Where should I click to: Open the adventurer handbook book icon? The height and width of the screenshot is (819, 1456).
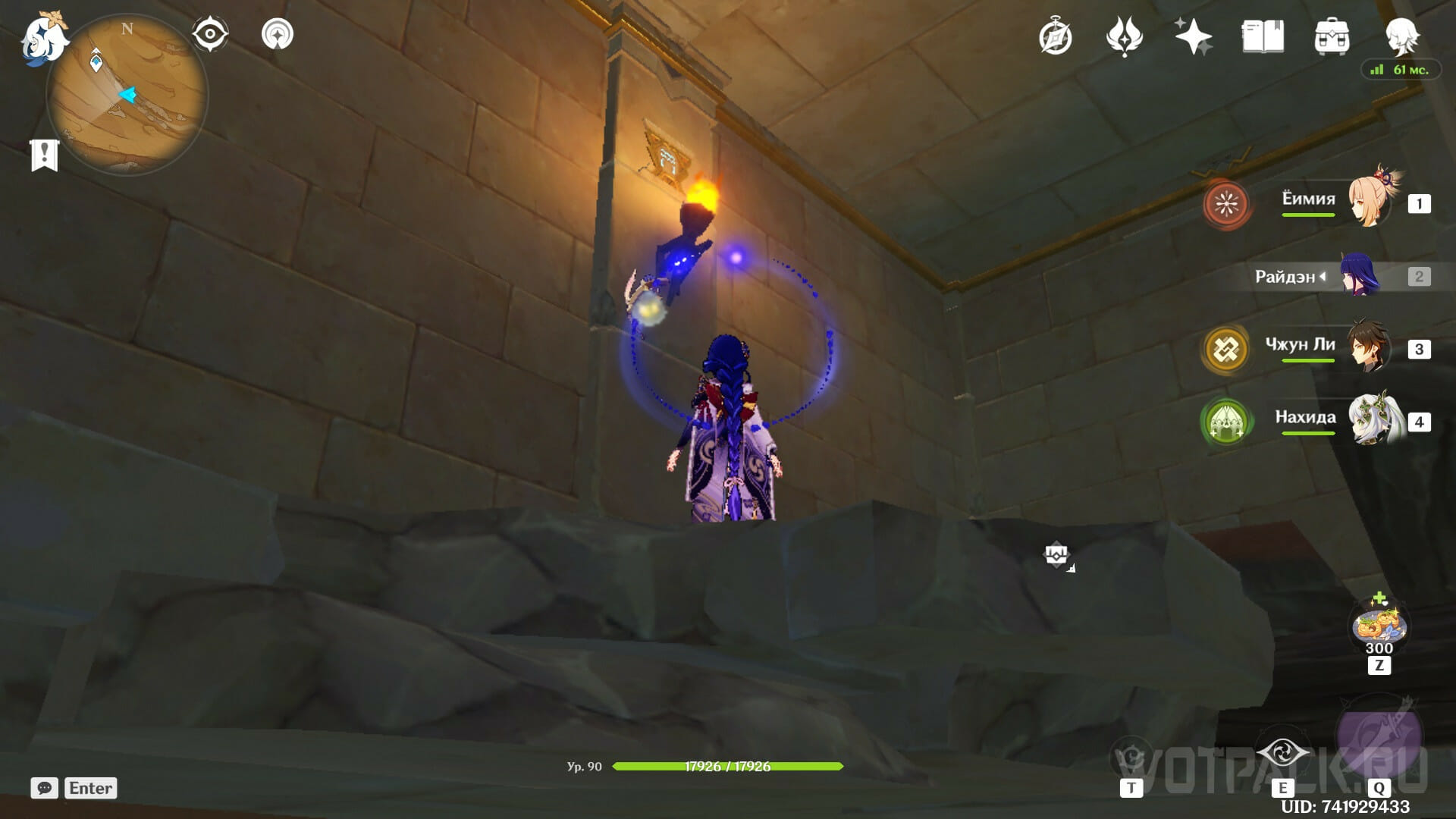[x=1263, y=36]
